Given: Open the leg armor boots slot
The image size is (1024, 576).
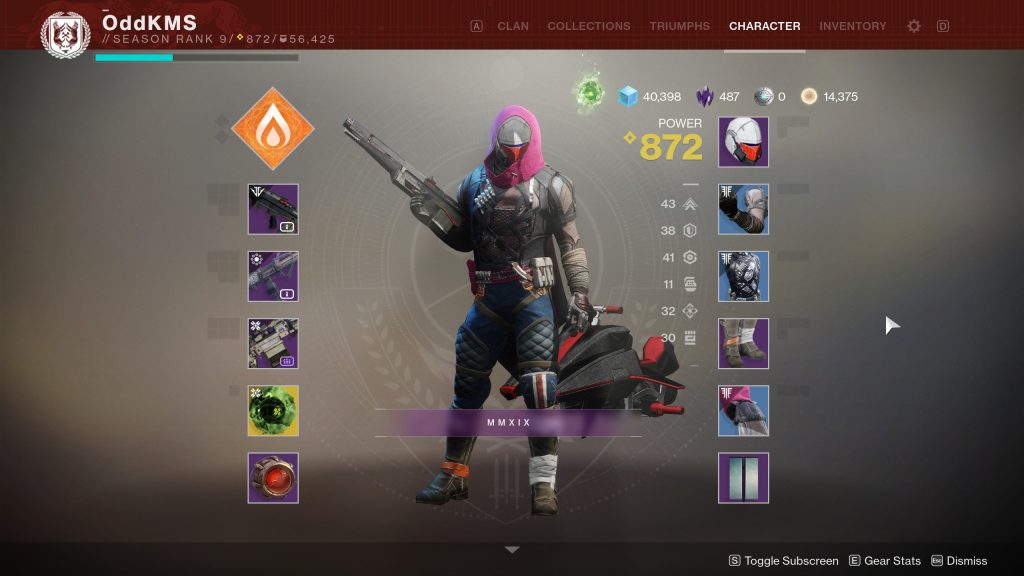Looking at the screenshot, I should tap(743, 343).
